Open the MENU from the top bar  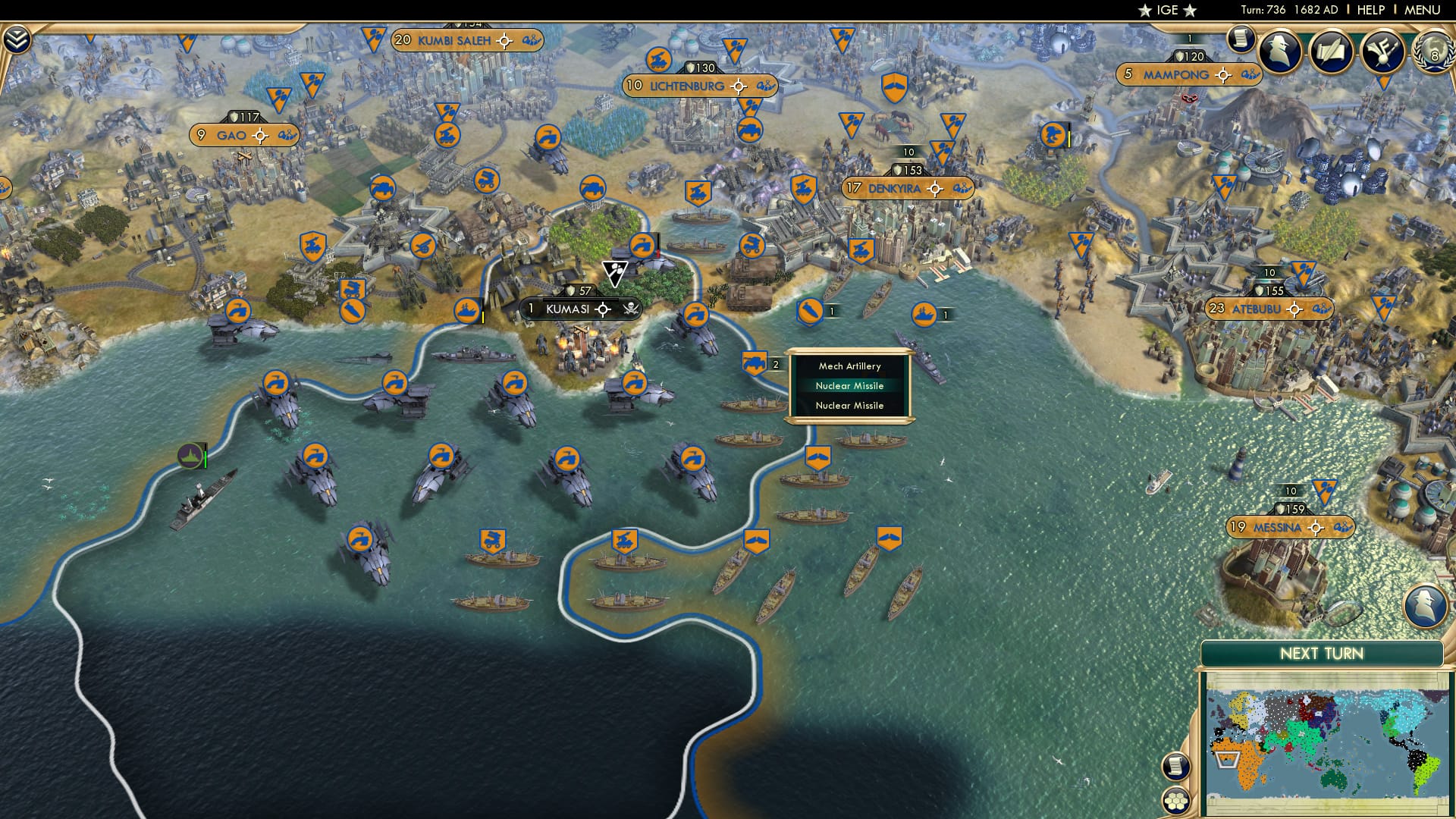point(1422,10)
